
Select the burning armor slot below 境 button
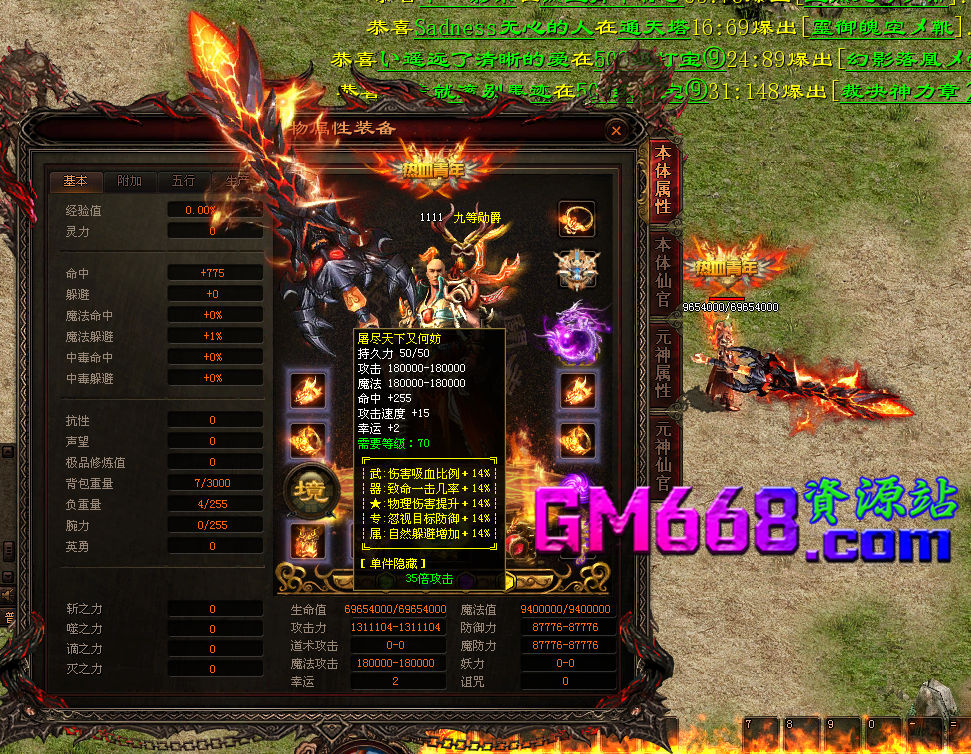pyautogui.click(x=306, y=541)
